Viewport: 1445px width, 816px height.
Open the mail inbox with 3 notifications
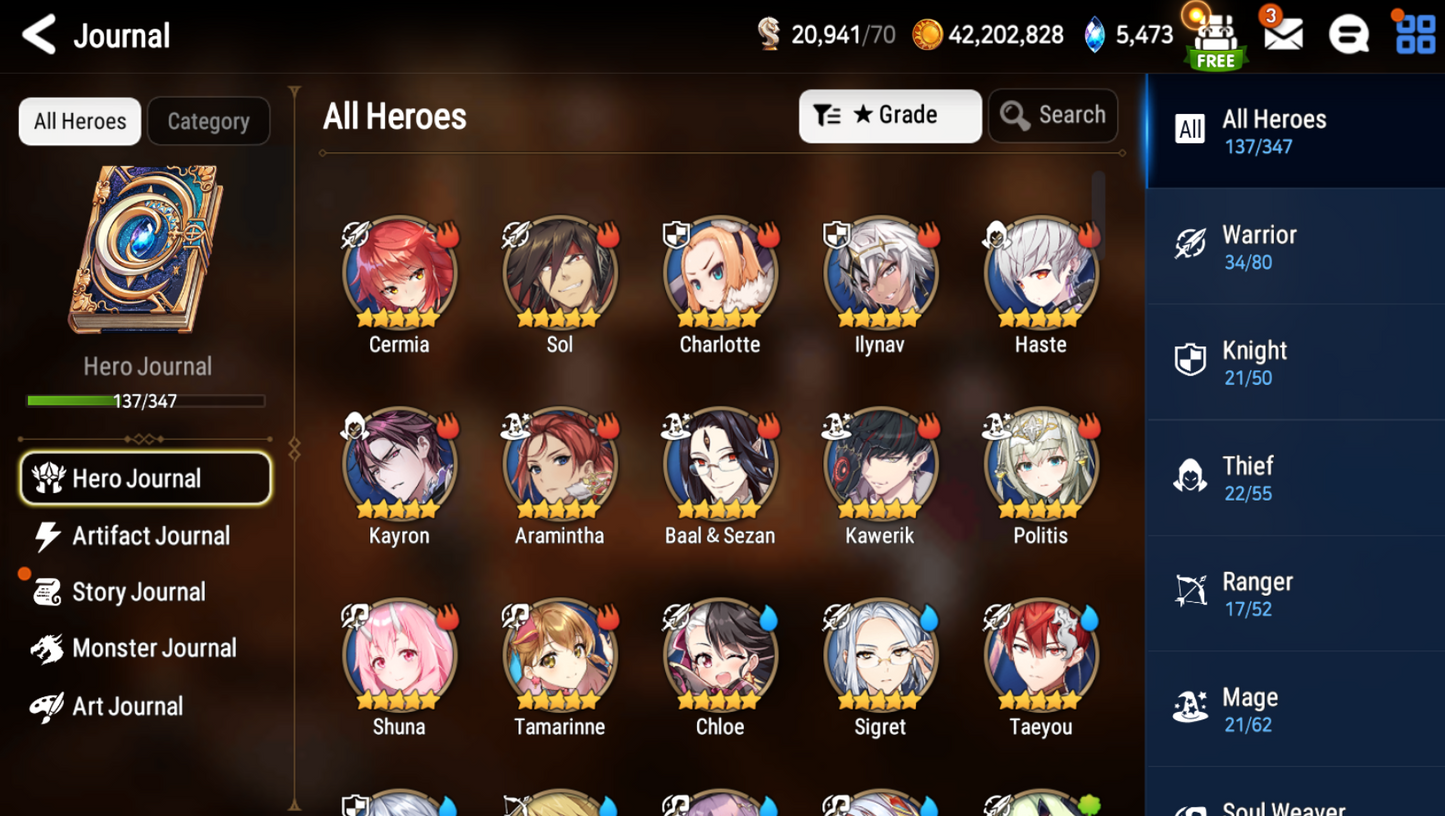(1282, 35)
